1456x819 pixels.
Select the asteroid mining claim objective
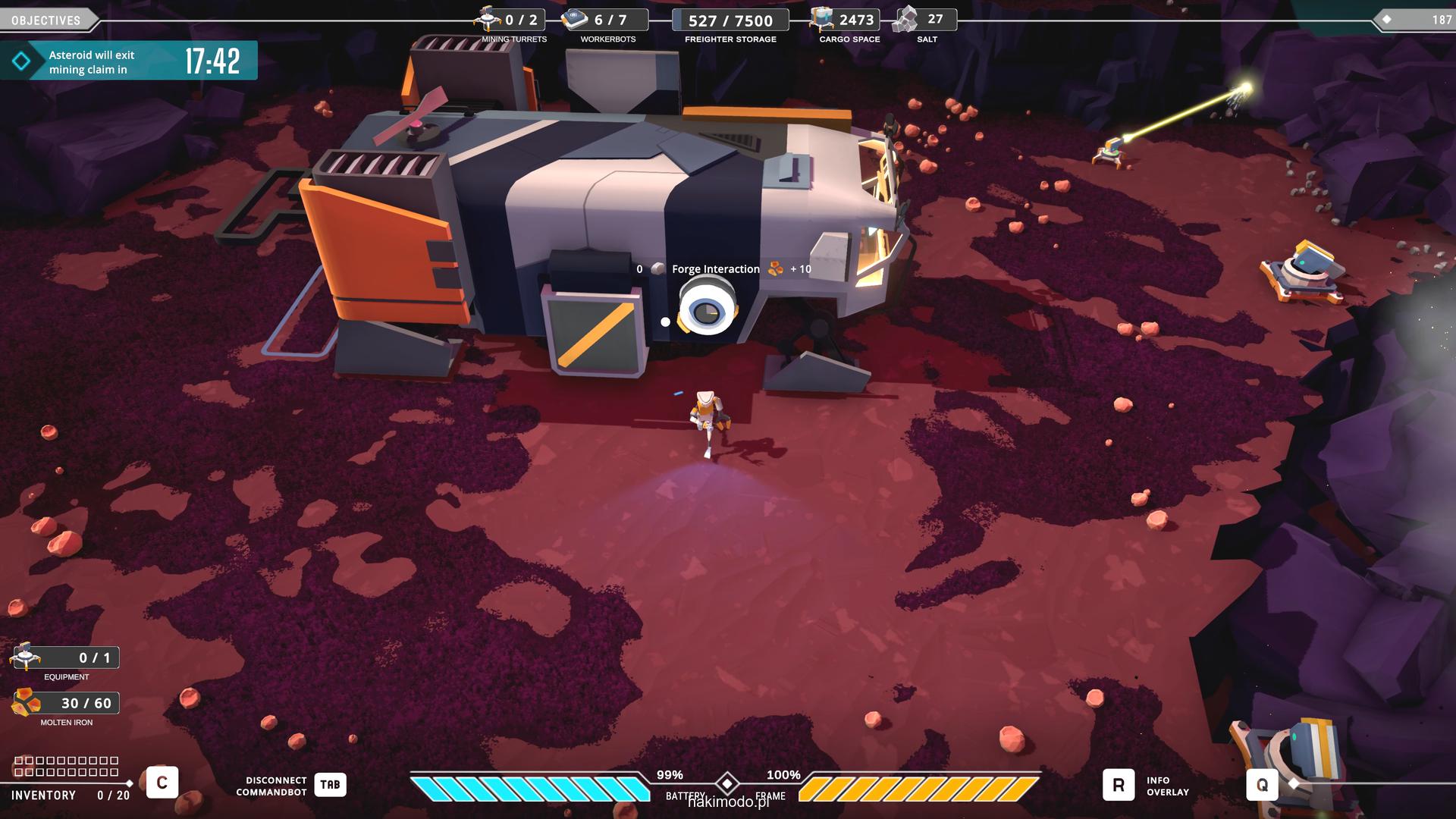click(x=128, y=61)
